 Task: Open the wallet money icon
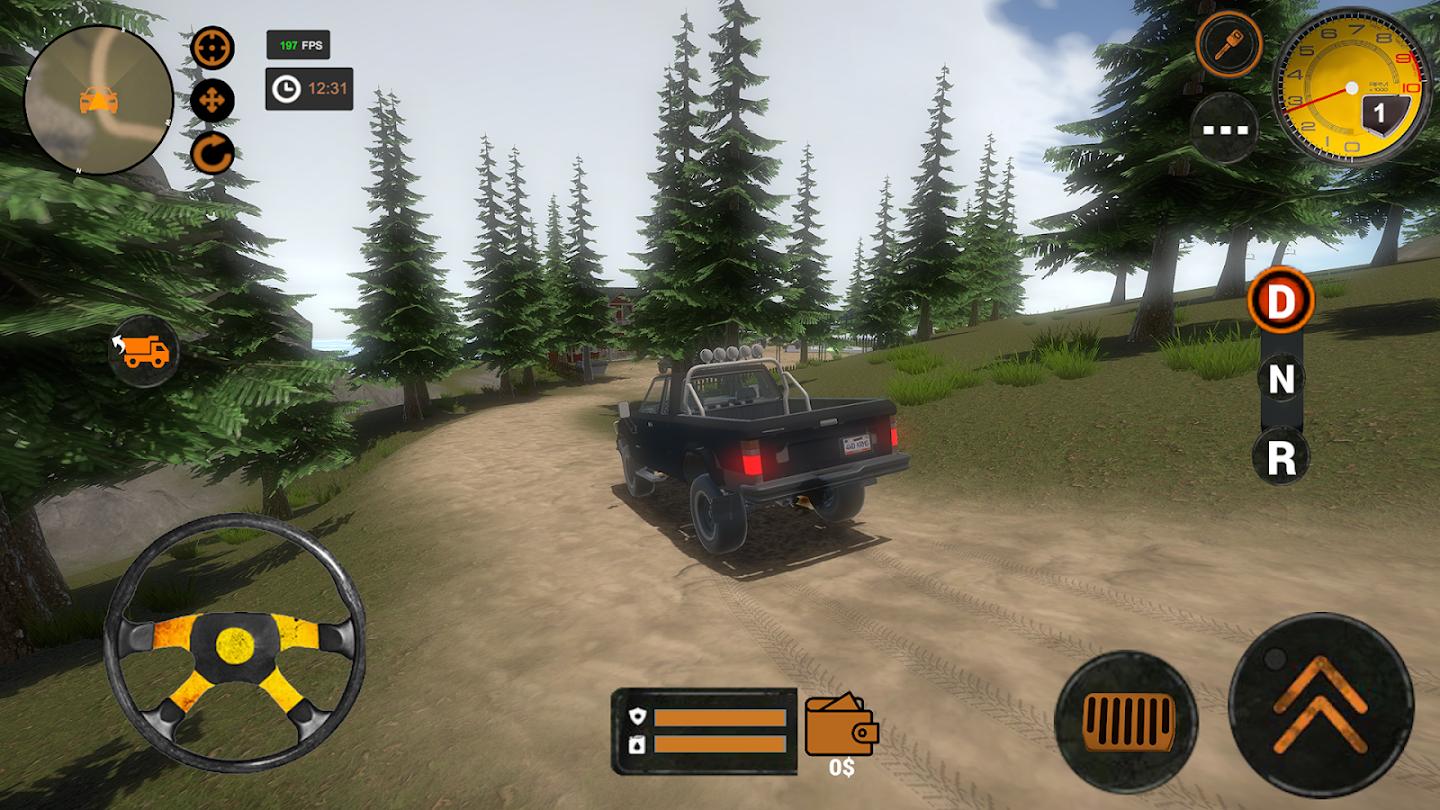[841, 725]
